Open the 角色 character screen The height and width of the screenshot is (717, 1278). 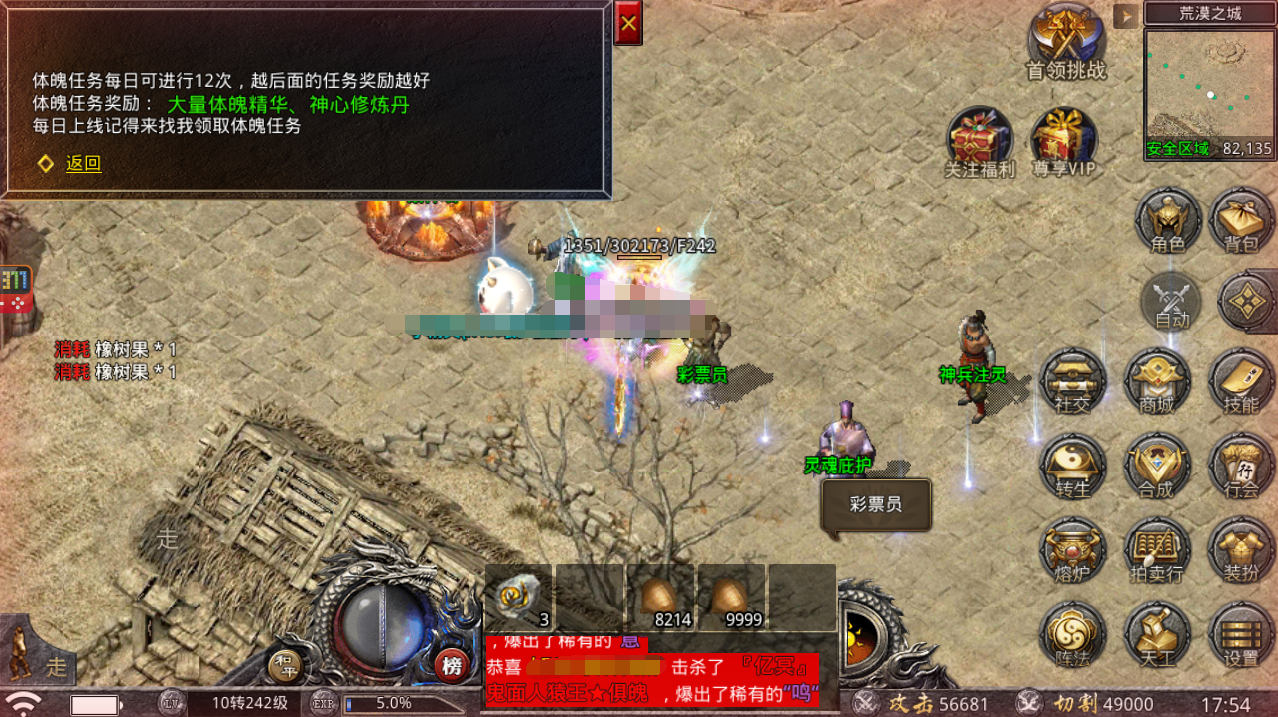pos(1168,220)
